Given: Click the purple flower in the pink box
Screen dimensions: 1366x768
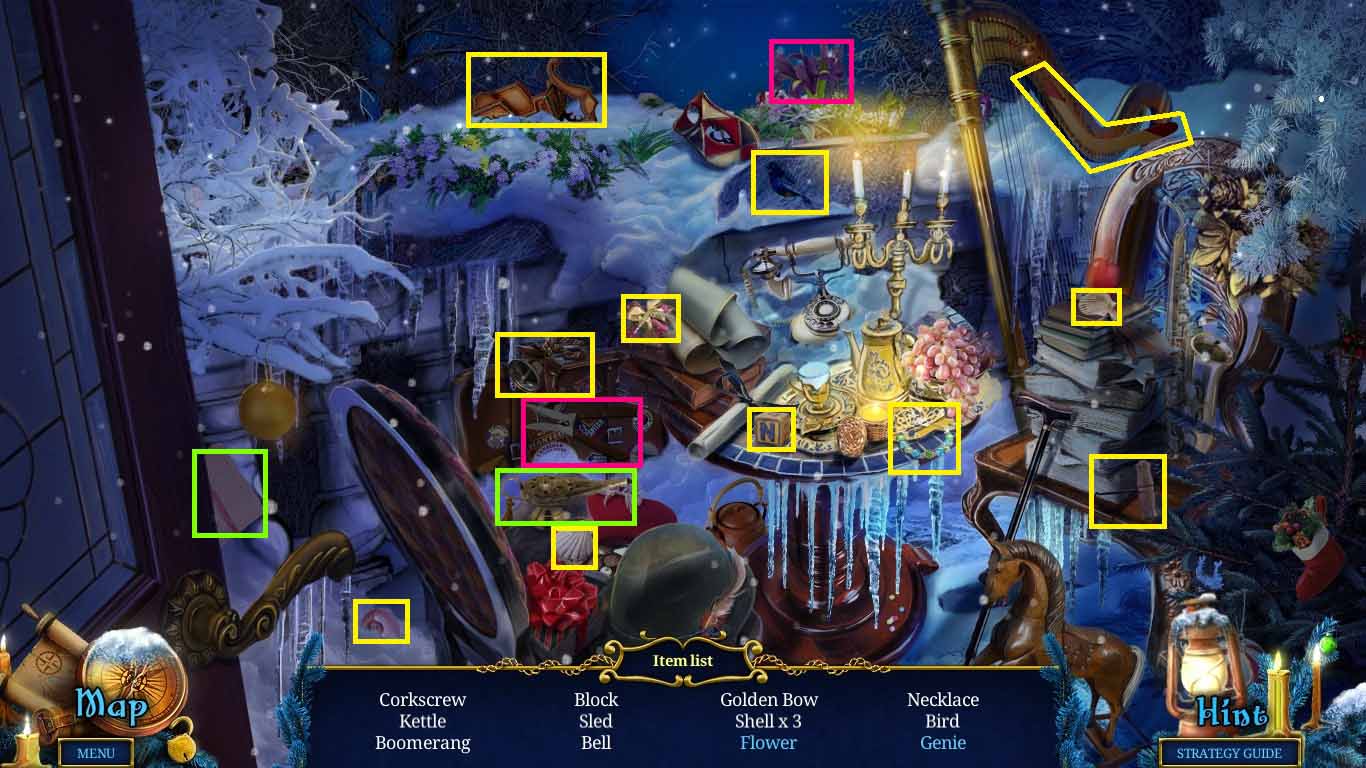Looking at the screenshot, I should click(x=810, y=70).
